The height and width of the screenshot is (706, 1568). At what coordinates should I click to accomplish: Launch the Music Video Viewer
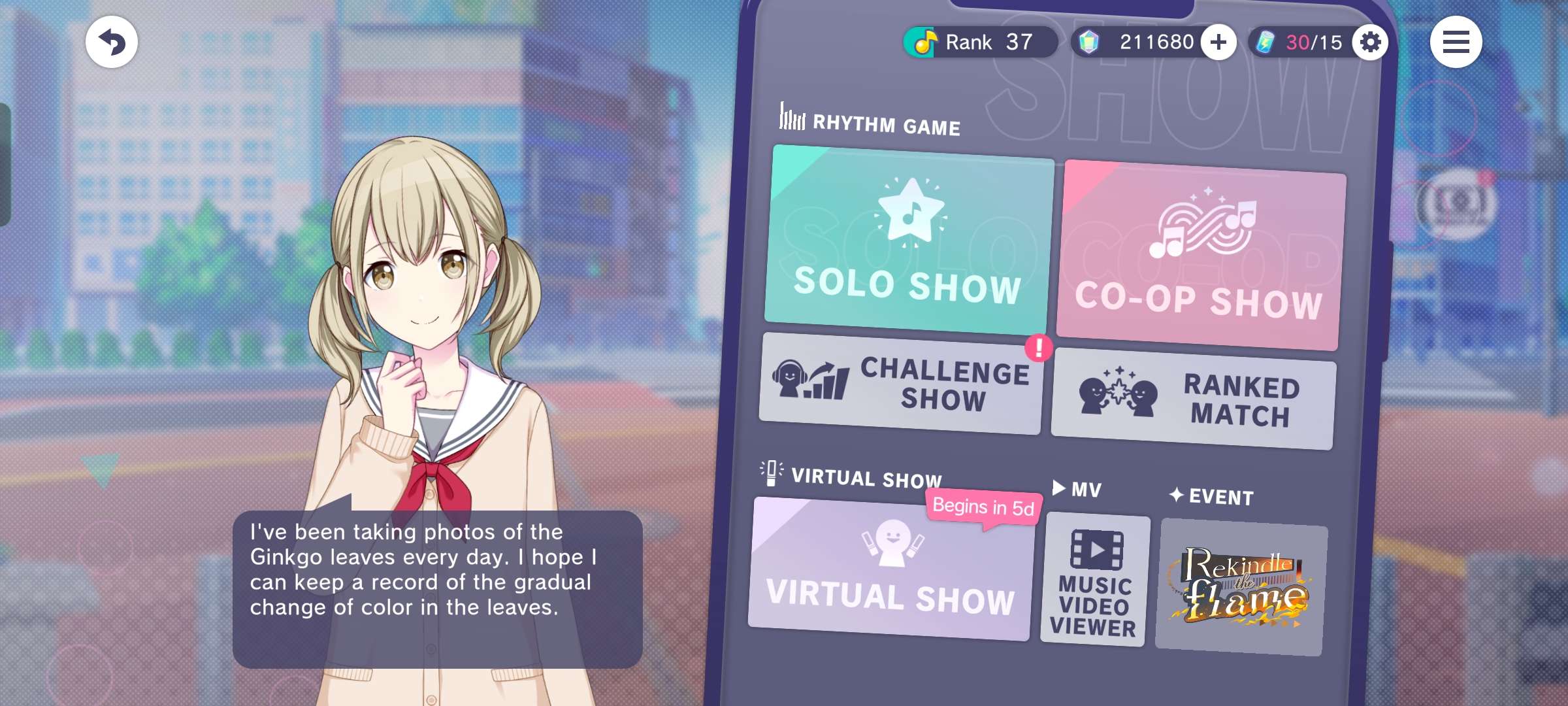pyautogui.click(x=1094, y=580)
